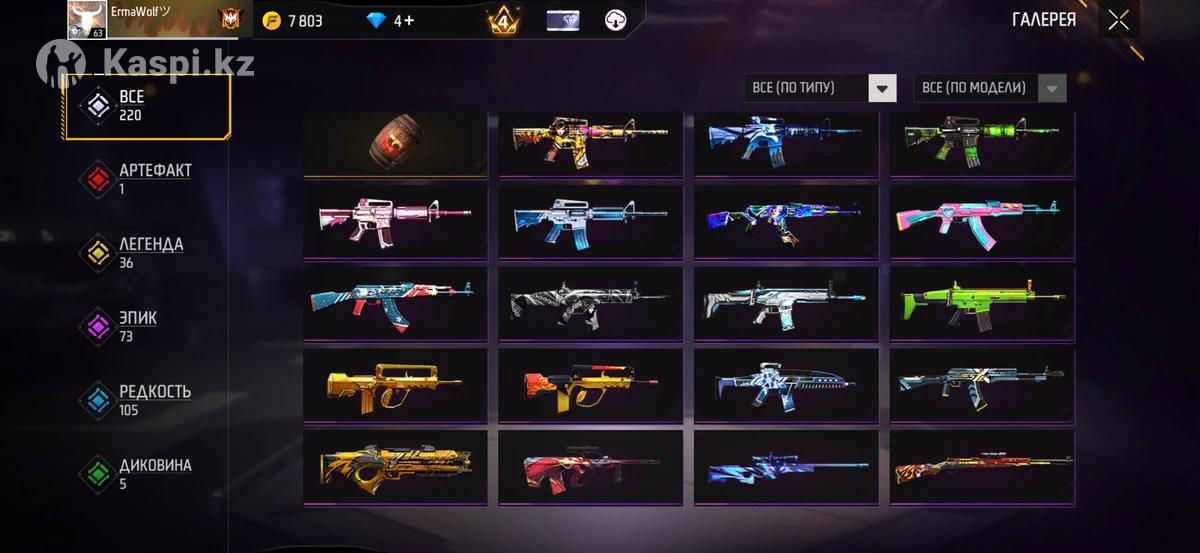Click the ErmaWolf player avatar

coord(87,20)
